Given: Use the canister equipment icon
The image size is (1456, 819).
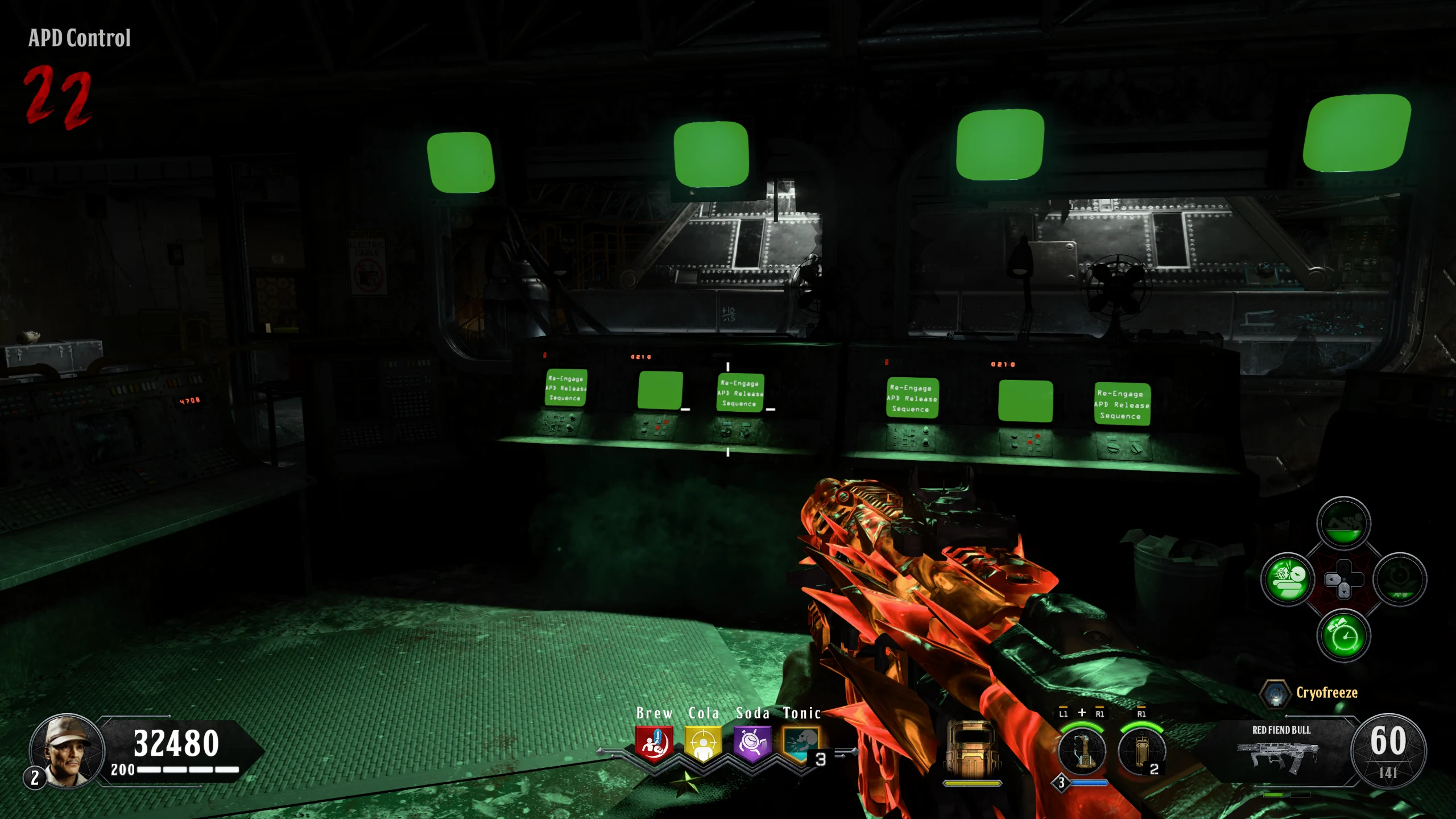Looking at the screenshot, I should click(1141, 751).
